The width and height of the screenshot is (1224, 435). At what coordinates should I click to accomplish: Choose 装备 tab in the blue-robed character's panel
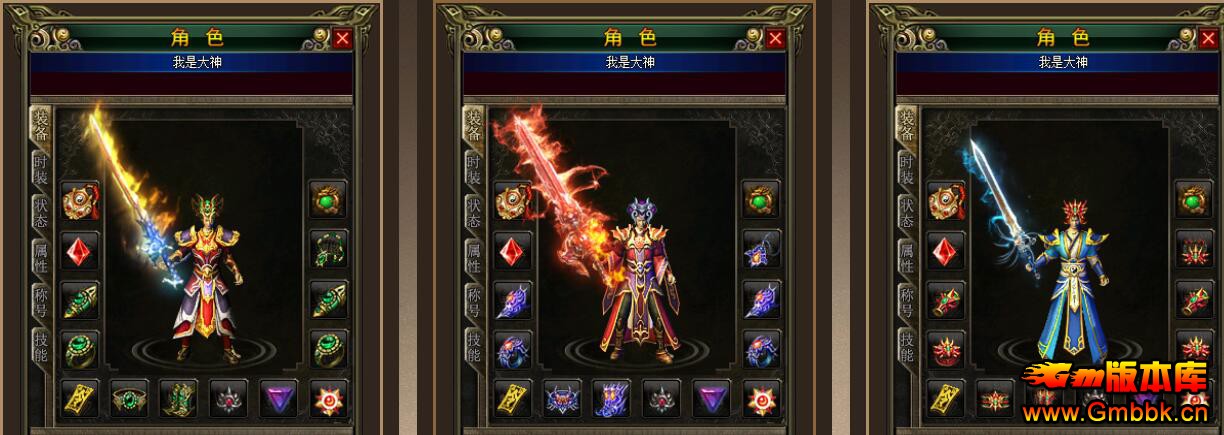[x=907, y=126]
